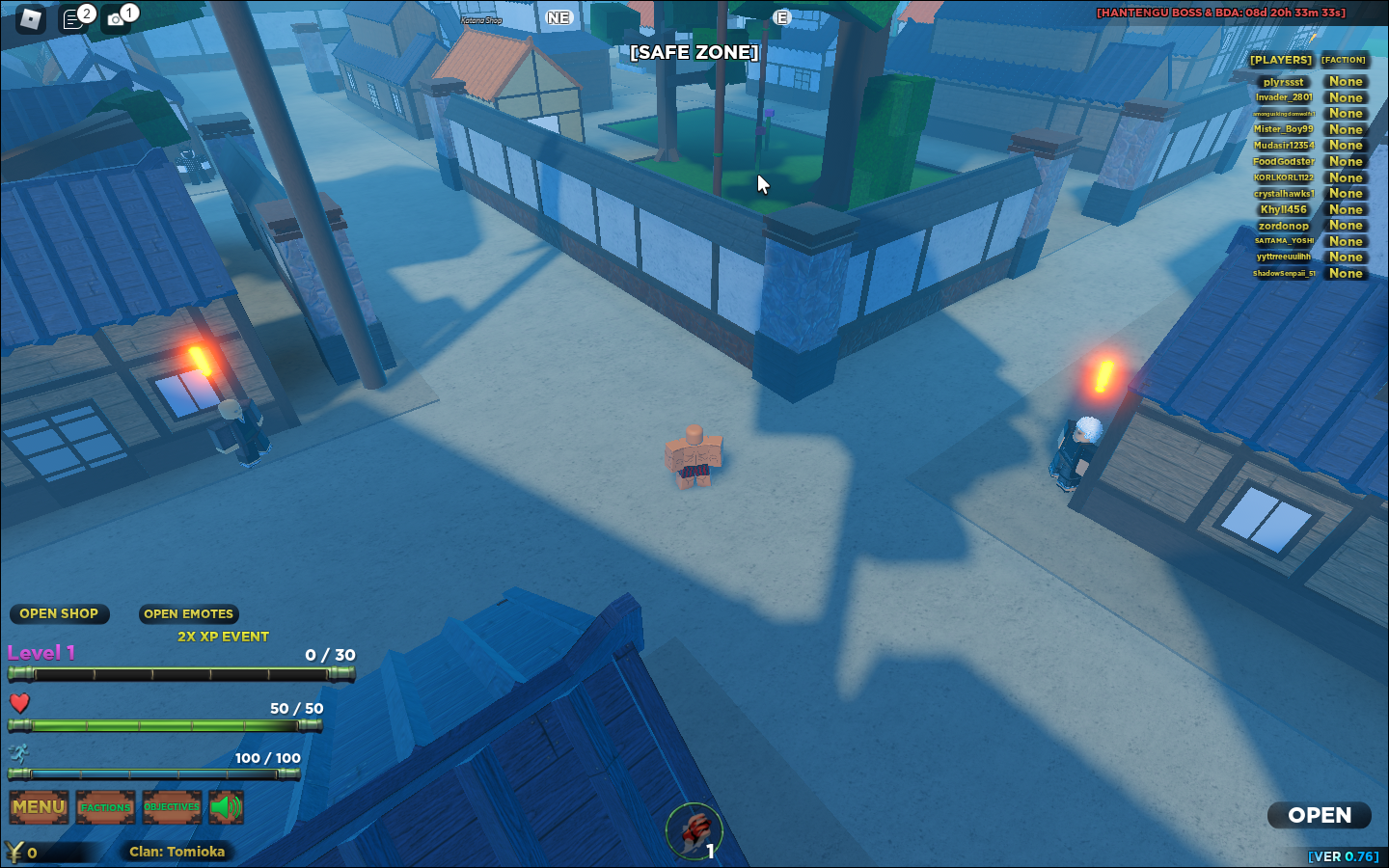Click the OPEN EMOTES button
This screenshot has height=868, width=1389.
(188, 614)
